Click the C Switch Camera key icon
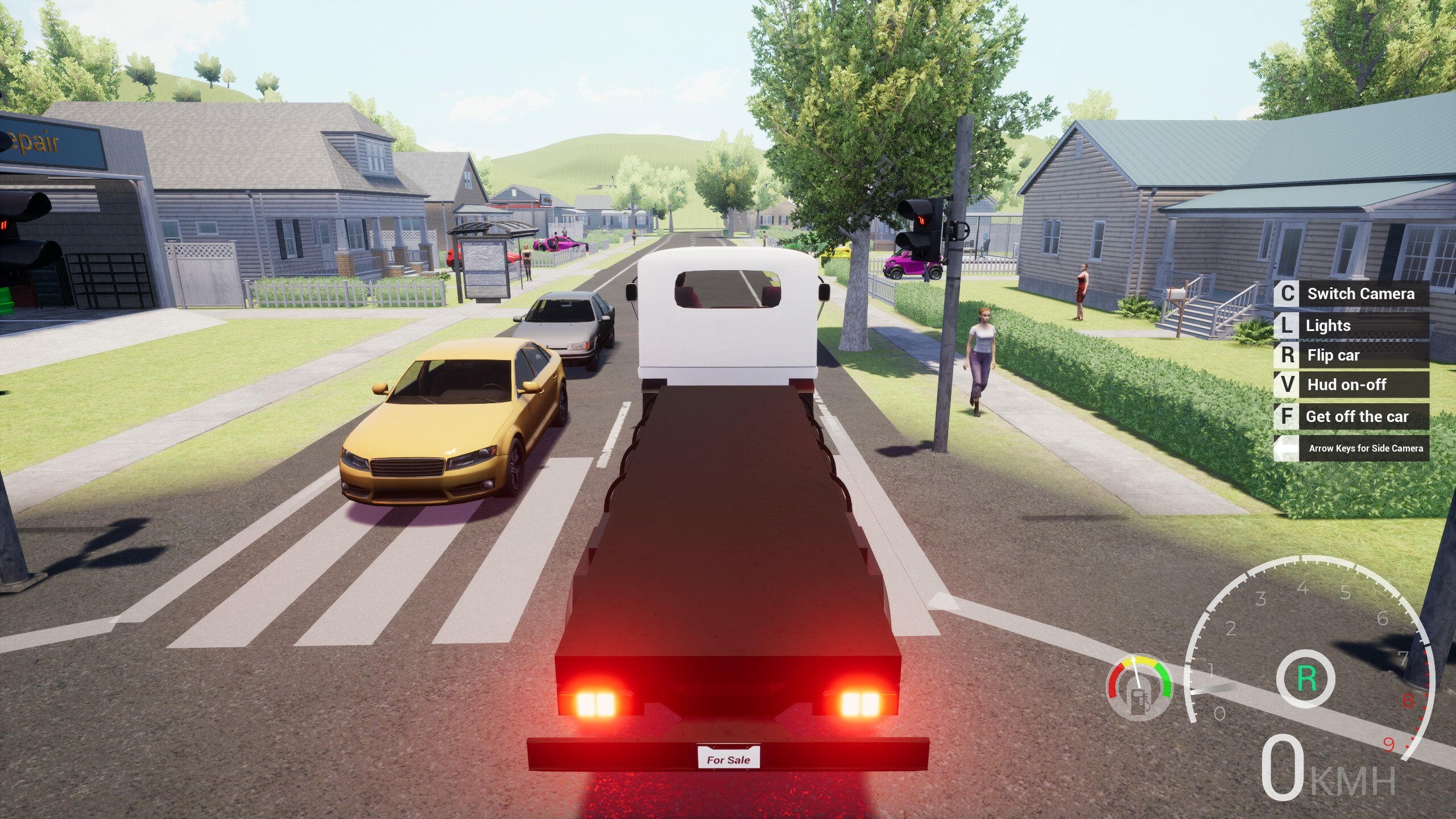 (x=1288, y=294)
